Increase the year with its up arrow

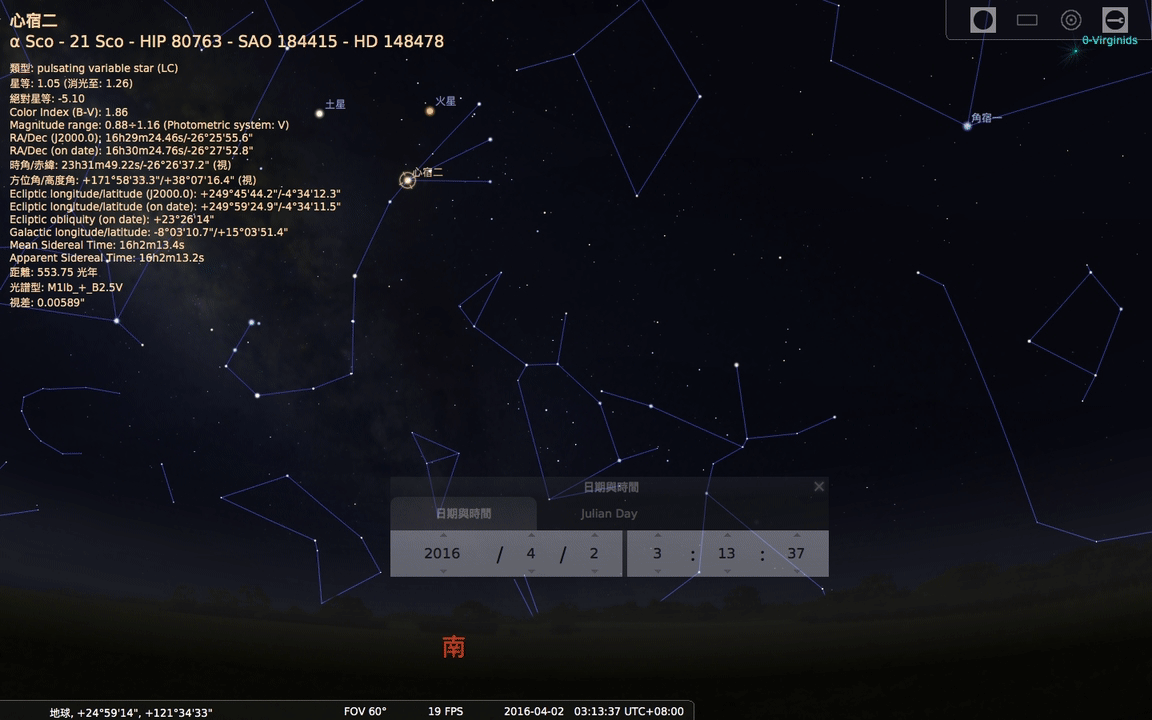(443, 535)
